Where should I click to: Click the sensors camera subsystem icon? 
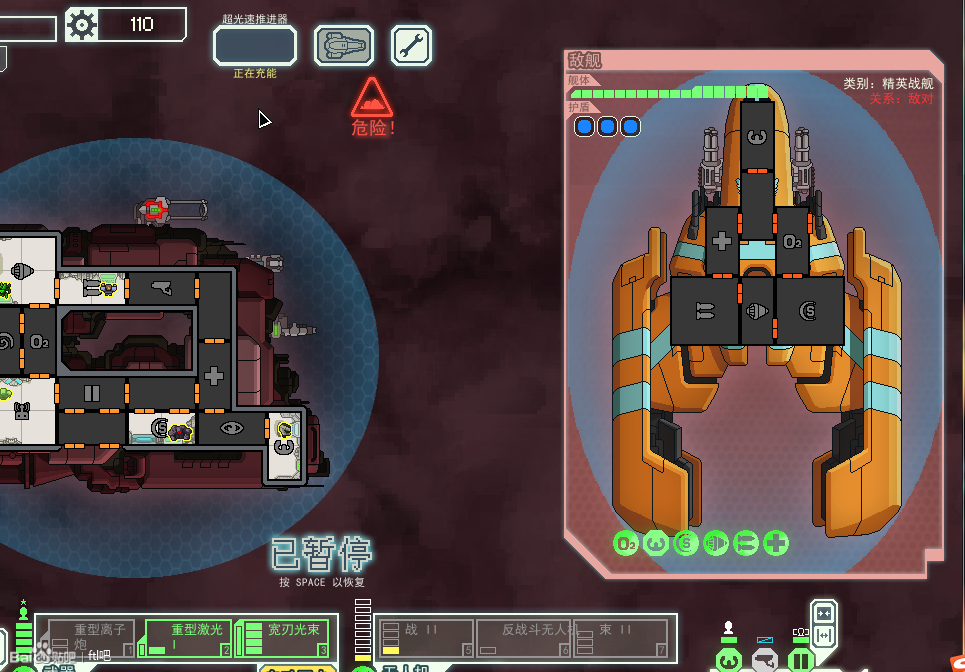click(x=765, y=659)
